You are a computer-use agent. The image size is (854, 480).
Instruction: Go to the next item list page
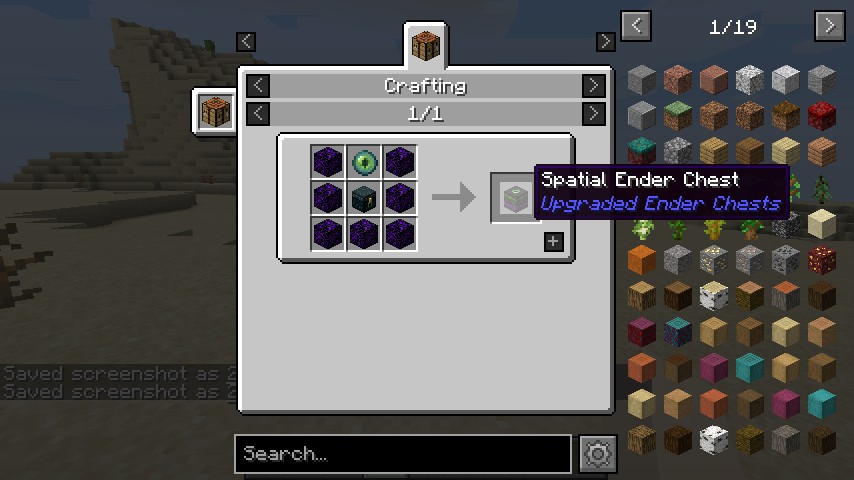830,26
